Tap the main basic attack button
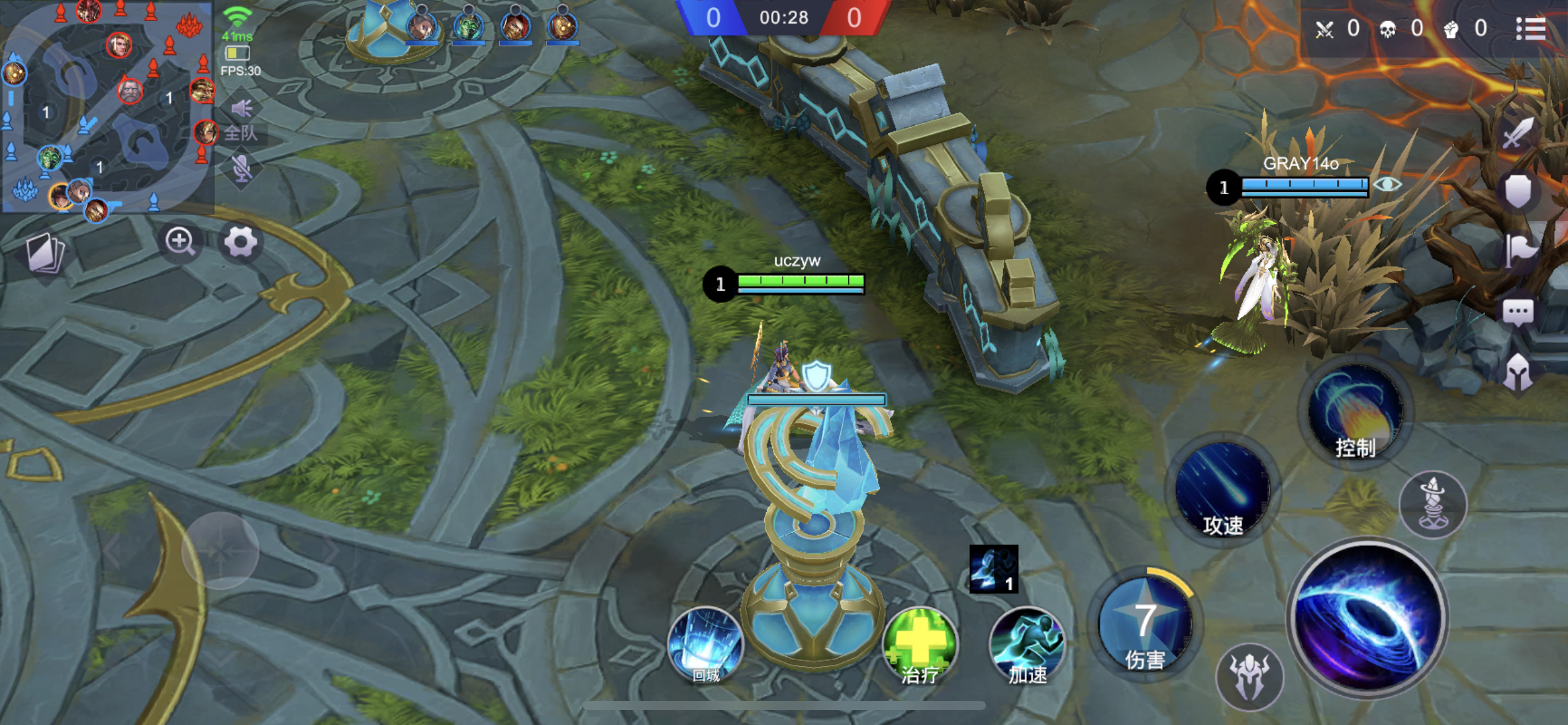Screen dimensions: 1568x725 click(x=1367, y=617)
